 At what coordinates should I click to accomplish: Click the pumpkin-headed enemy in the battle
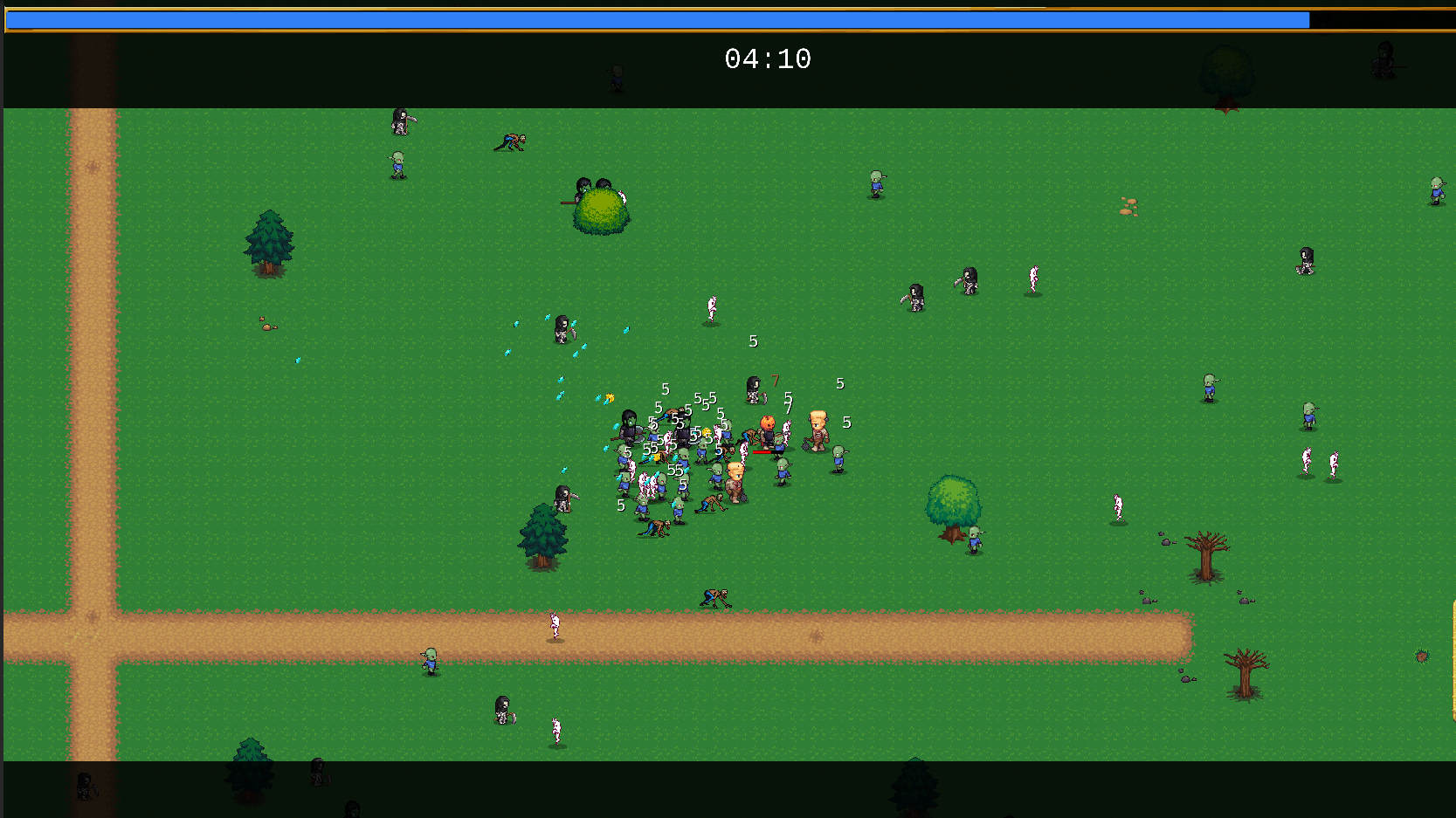768,423
